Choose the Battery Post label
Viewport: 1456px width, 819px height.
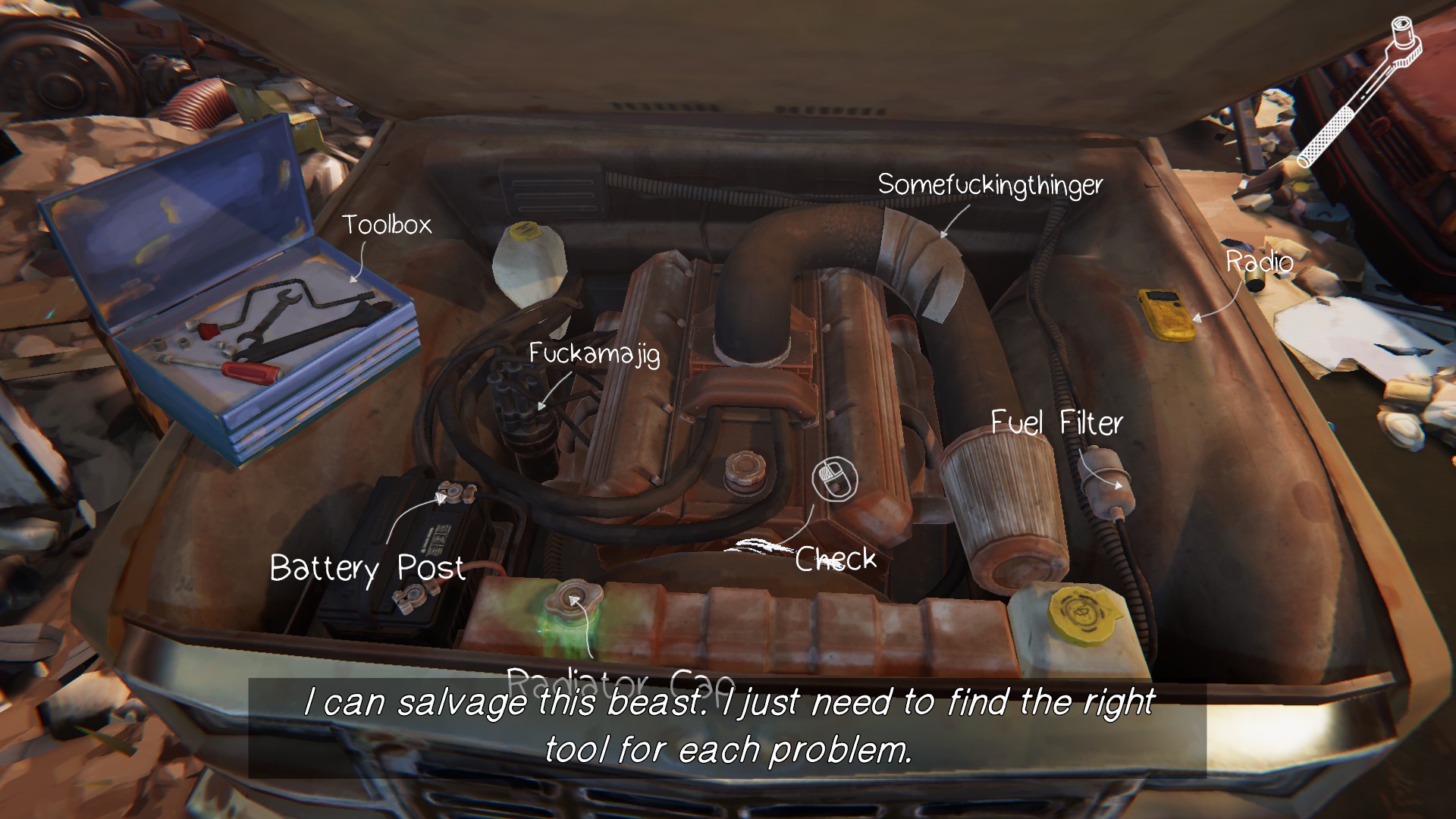367,568
